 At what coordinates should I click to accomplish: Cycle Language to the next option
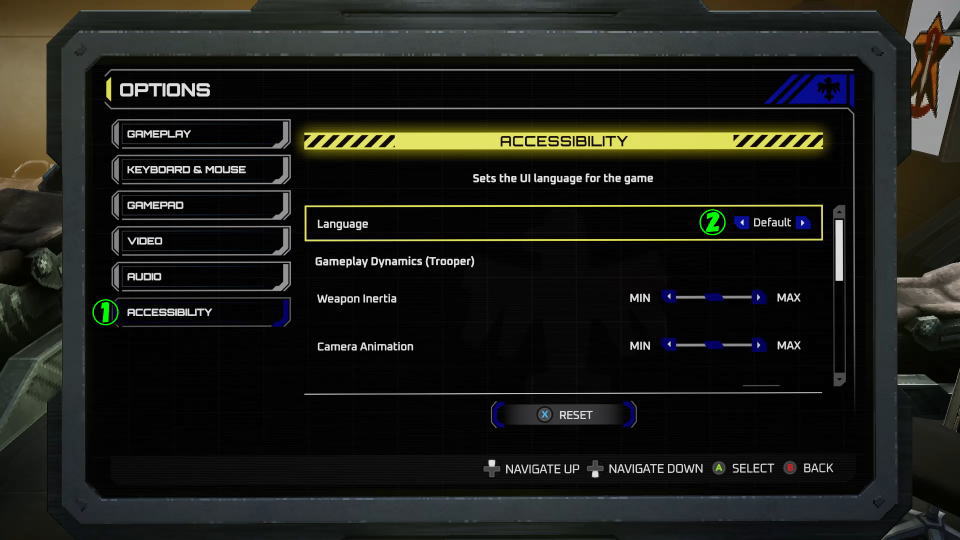pyautogui.click(x=803, y=223)
